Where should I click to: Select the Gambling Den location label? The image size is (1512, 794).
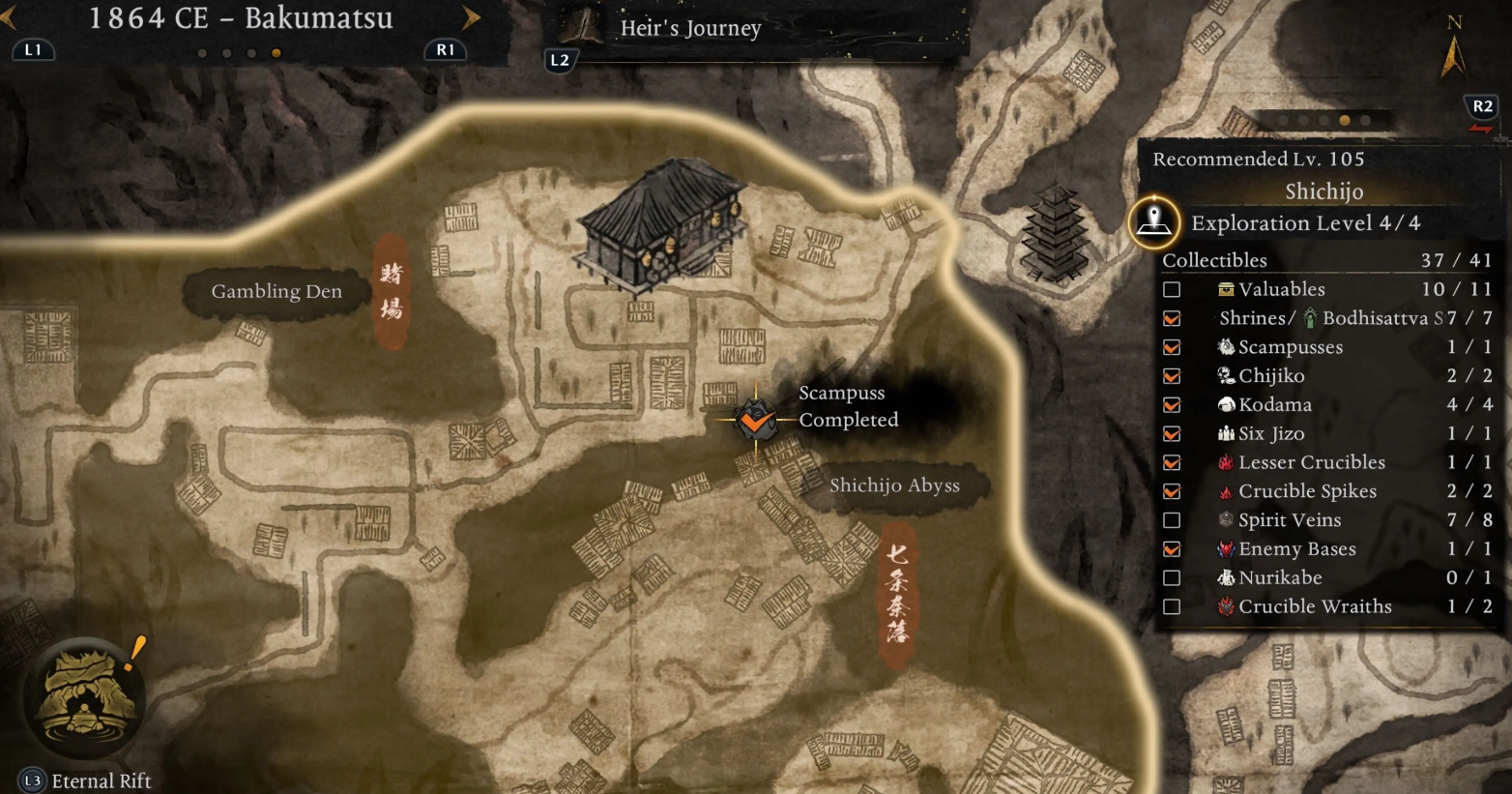pyautogui.click(x=276, y=291)
